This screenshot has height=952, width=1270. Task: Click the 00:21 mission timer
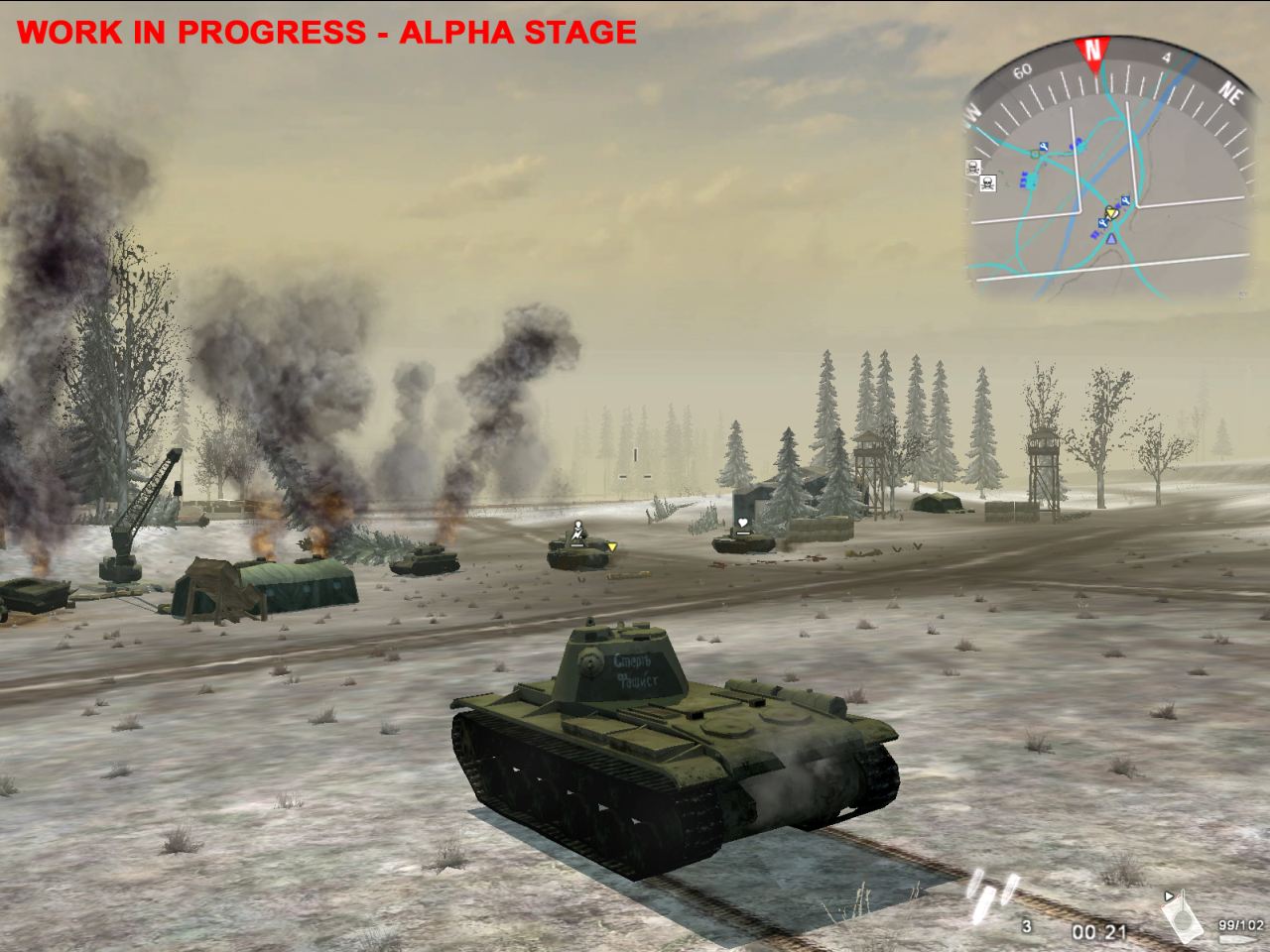click(1098, 932)
